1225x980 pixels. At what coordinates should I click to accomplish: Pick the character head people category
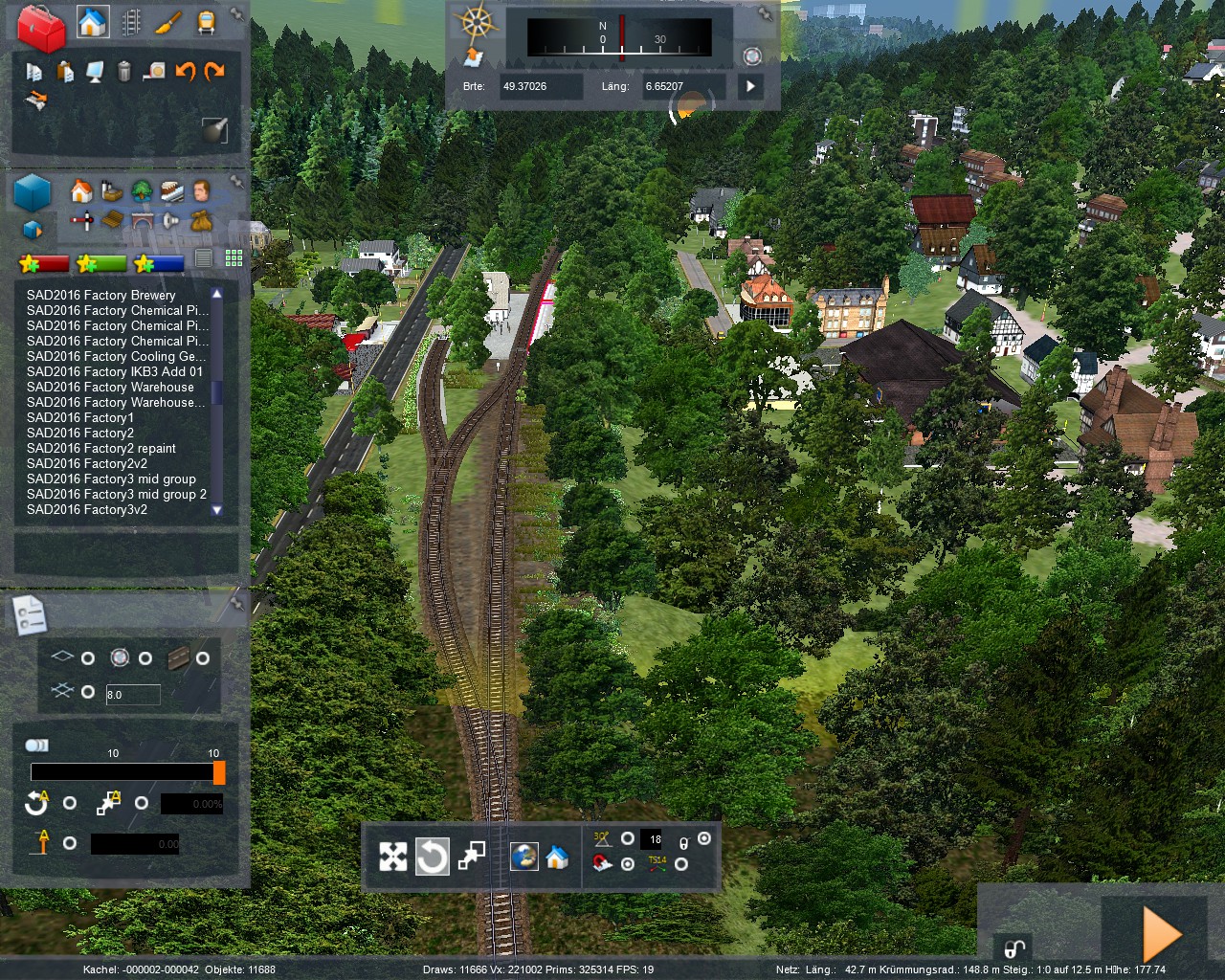(201, 190)
